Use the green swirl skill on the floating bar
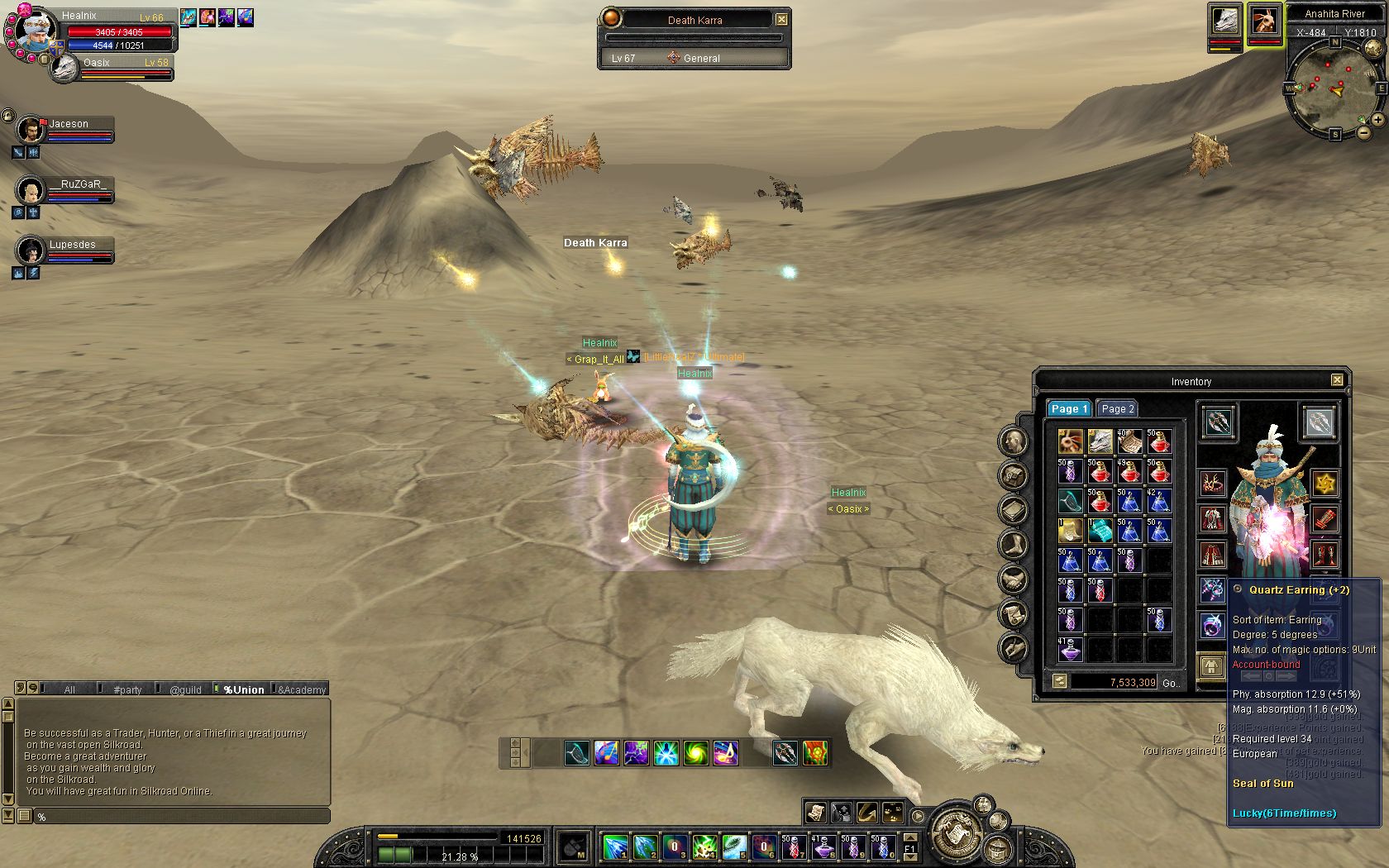The width and height of the screenshot is (1389, 868). (x=696, y=753)
